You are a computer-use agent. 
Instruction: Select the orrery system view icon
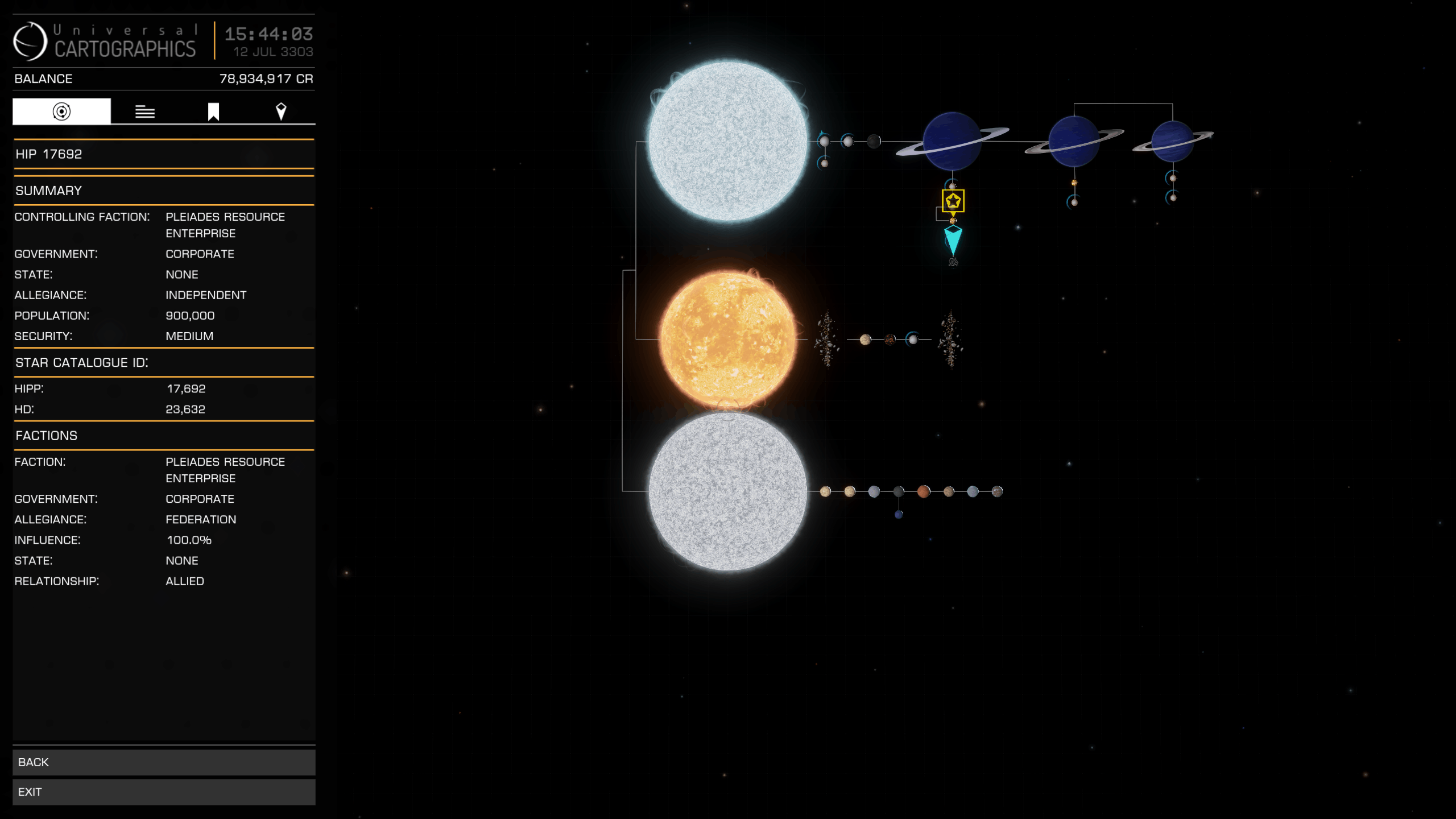pos(61,111)
